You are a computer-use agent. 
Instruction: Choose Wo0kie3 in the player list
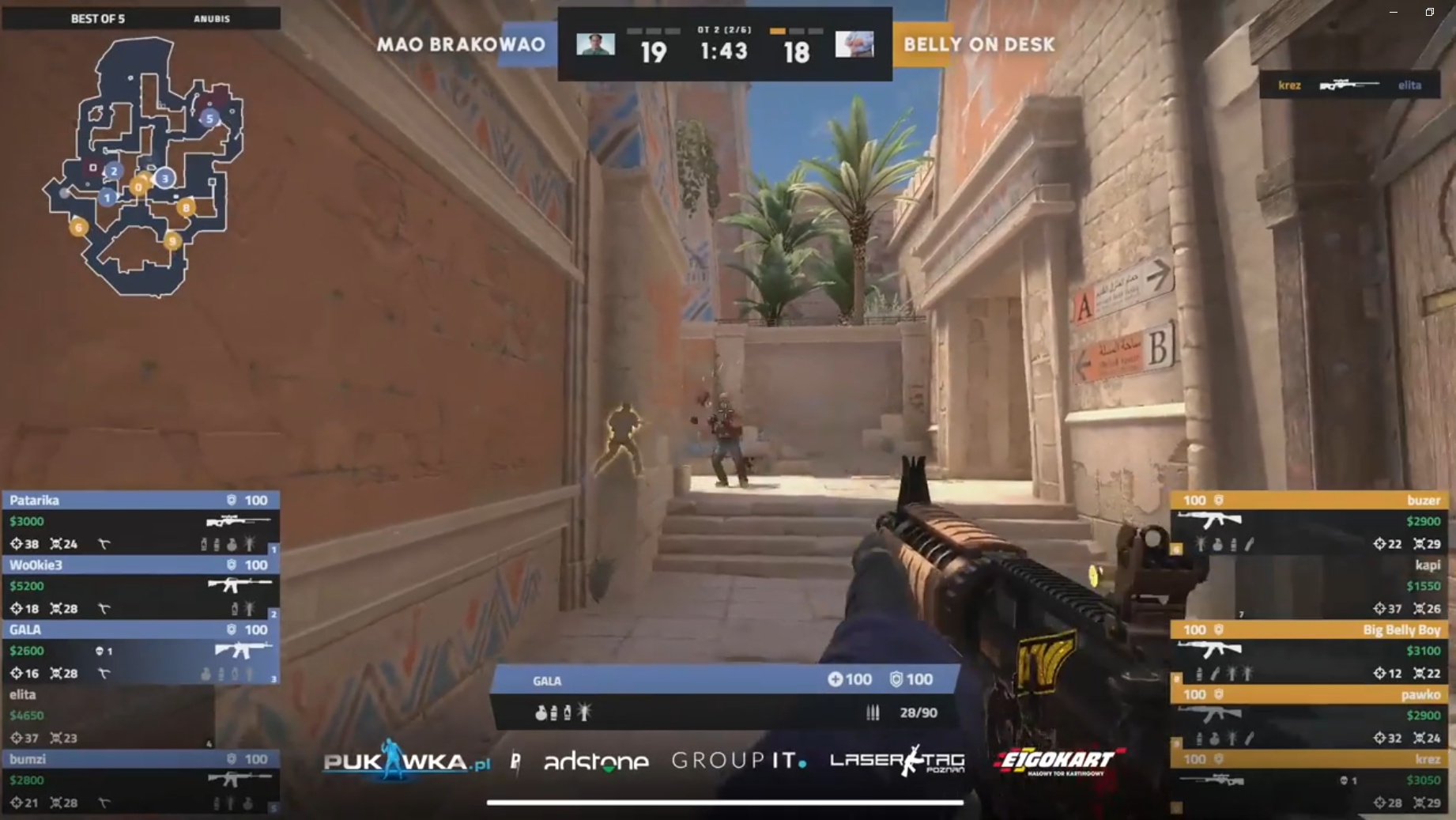tap(140, 587)
